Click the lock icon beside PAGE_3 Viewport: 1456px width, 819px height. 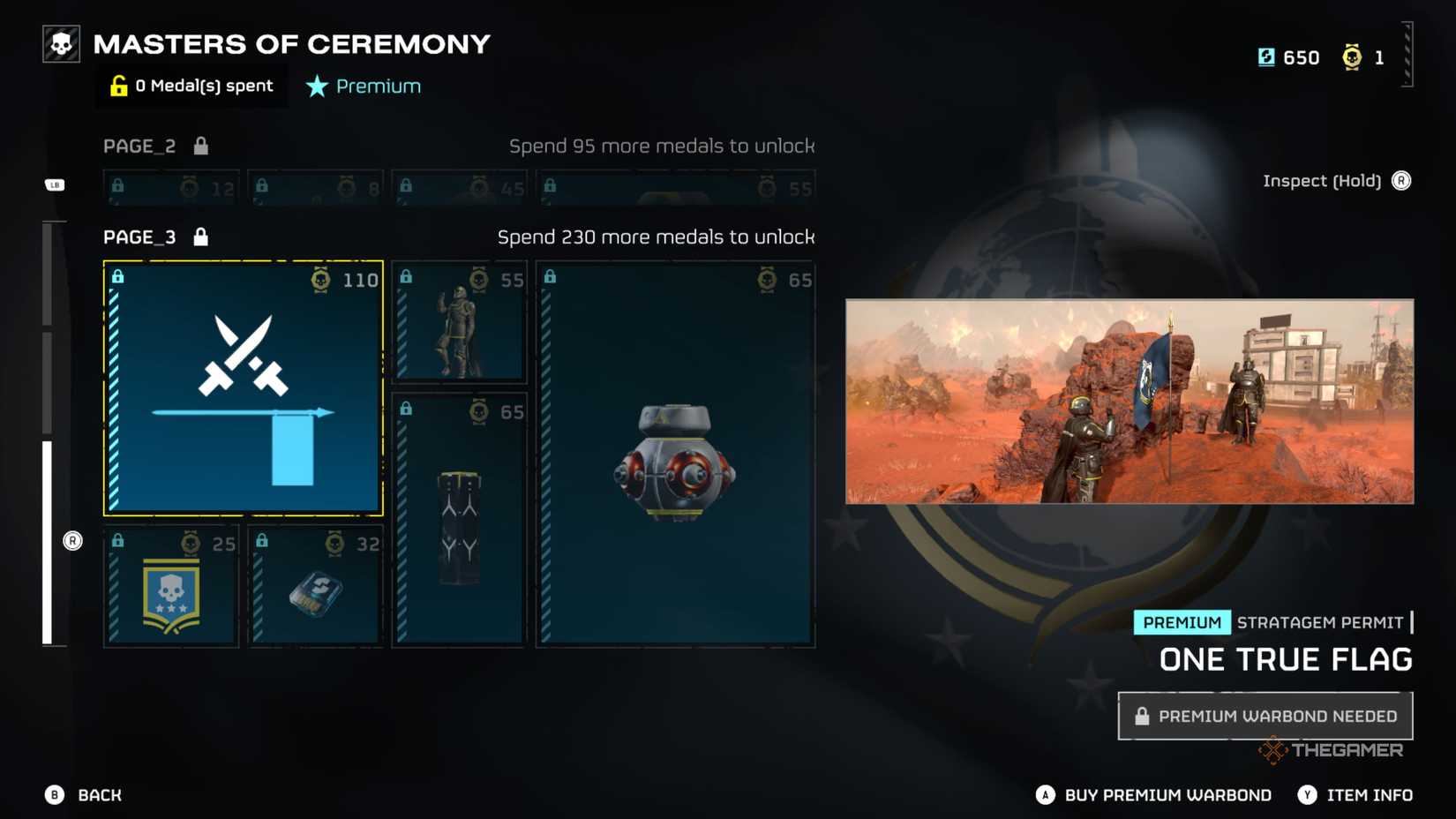[x=200, y=237]
